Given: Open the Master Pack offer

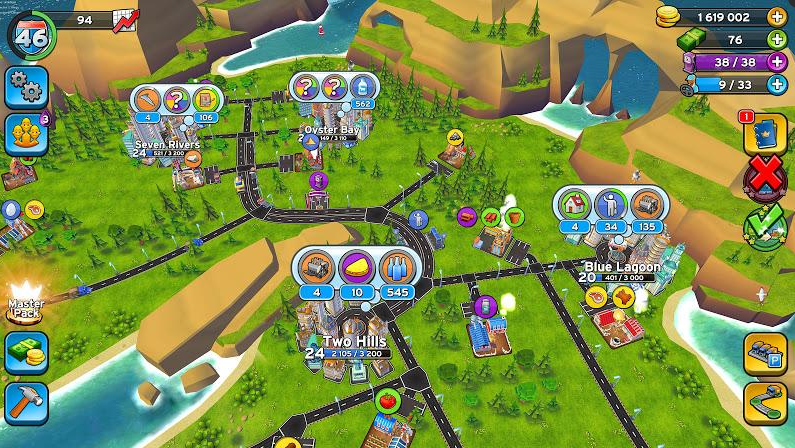Looking at the screenshot, I should pos(25,302).
